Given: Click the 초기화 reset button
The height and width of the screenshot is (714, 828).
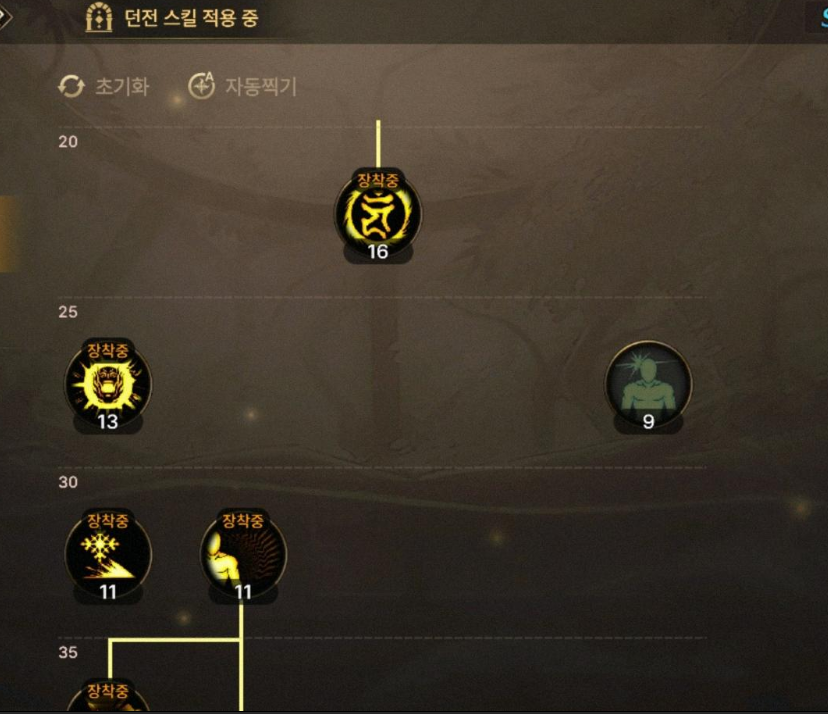Looking at the screenshot, I should point(104,87).
